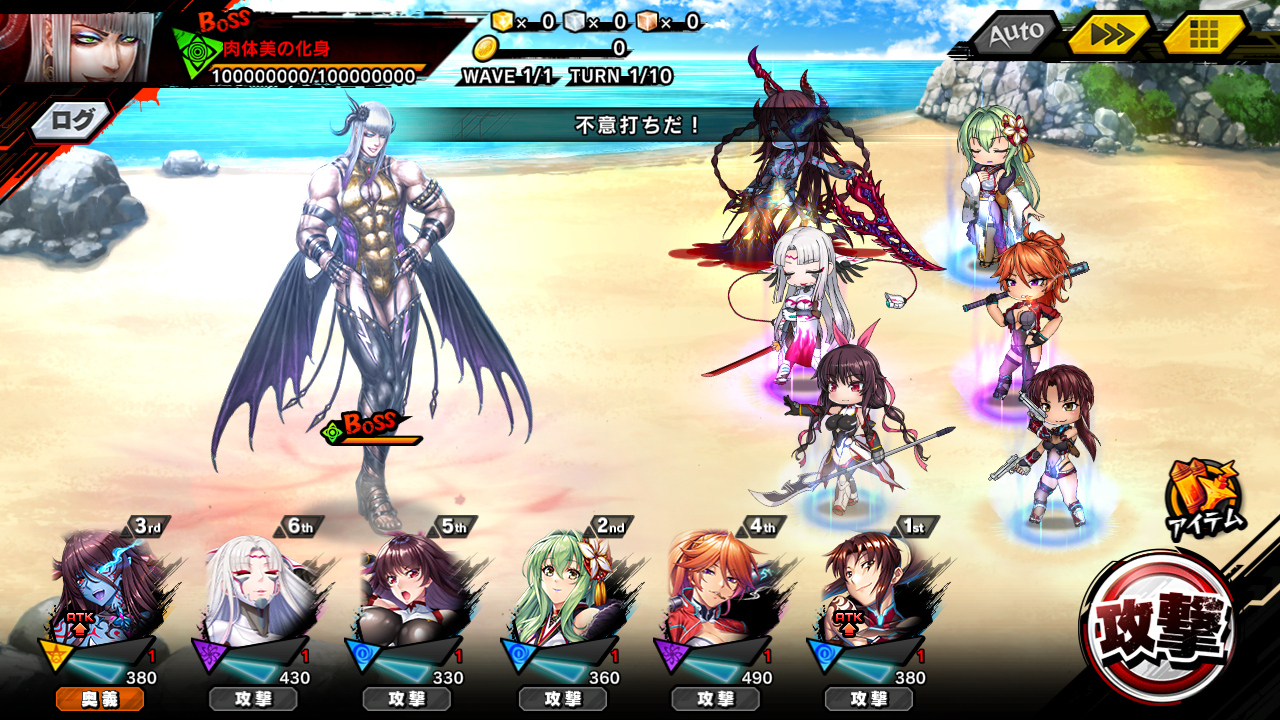Activate the fast-forward speed button

tap(1109, 35)
